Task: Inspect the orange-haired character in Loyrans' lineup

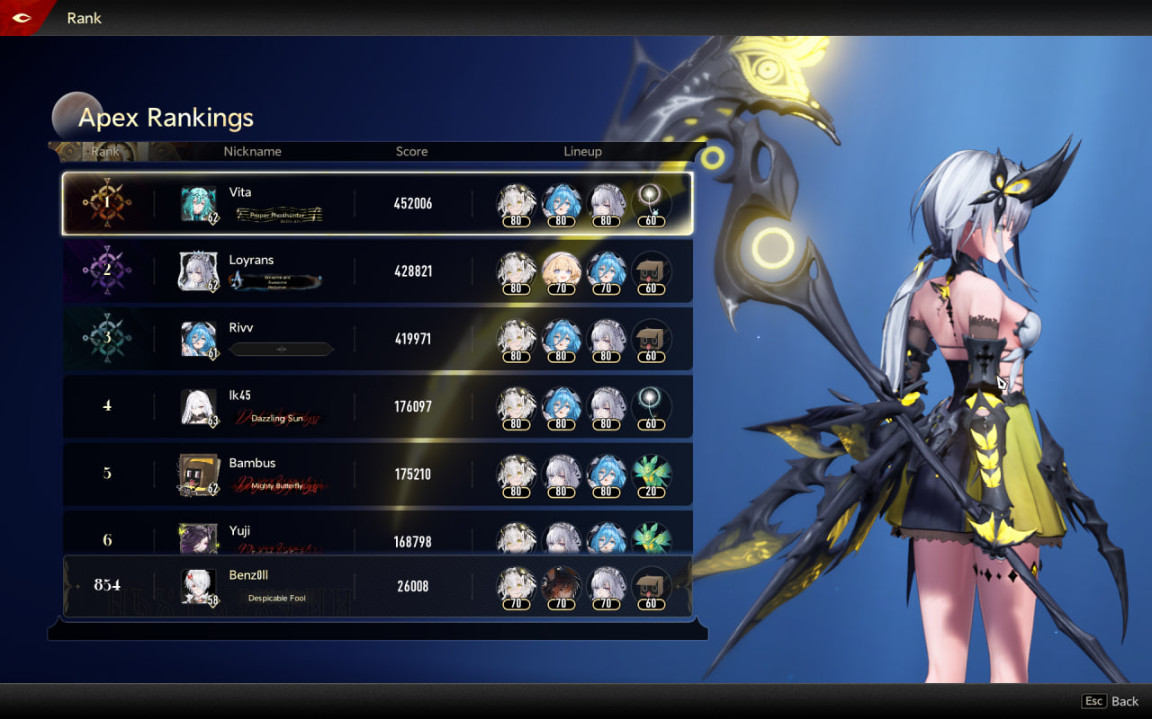Action: (561, 270)
